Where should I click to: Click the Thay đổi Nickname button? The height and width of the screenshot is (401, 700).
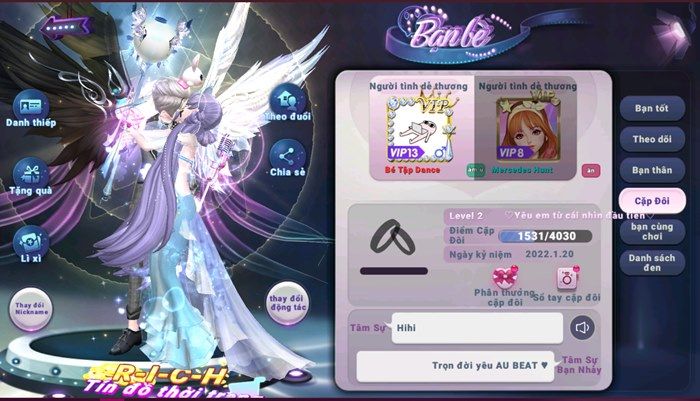pyautogui.click(x=32, y=309)
